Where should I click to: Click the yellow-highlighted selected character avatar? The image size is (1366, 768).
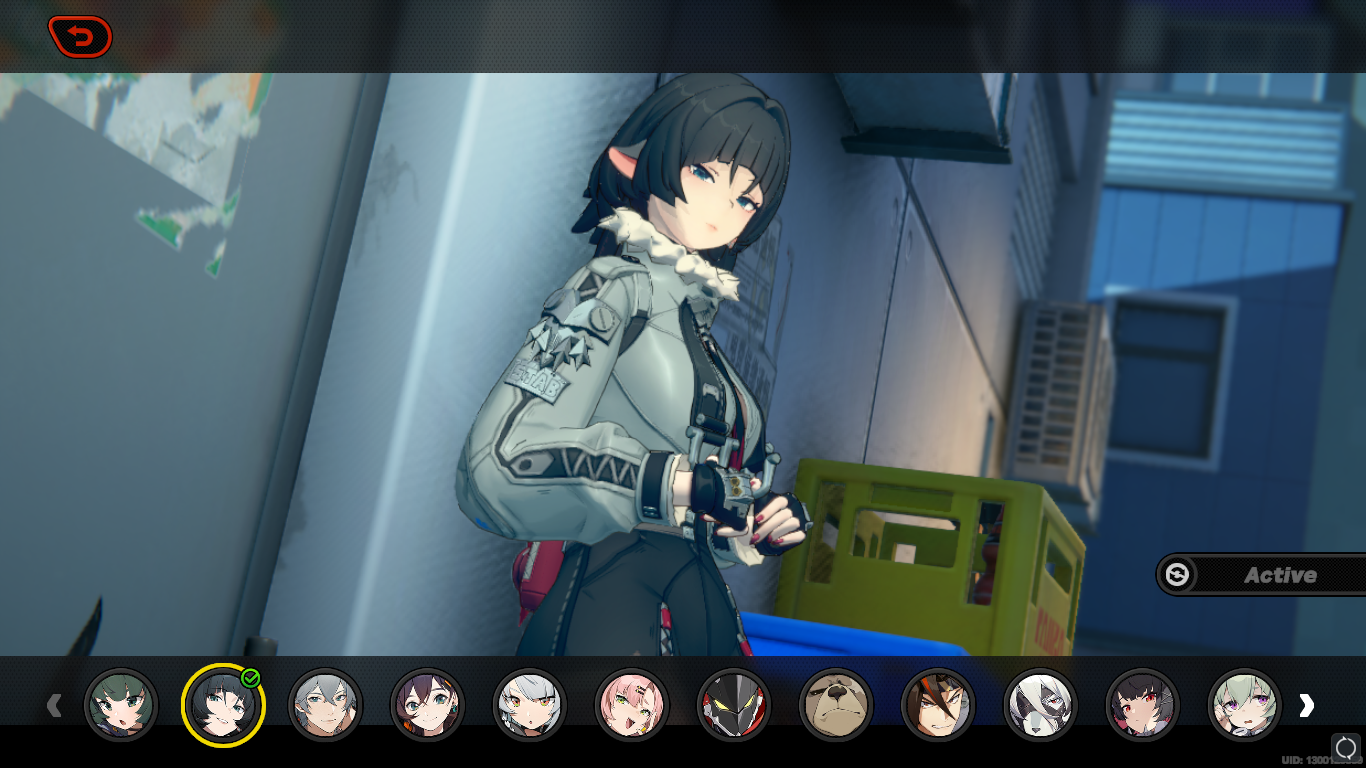223,706
